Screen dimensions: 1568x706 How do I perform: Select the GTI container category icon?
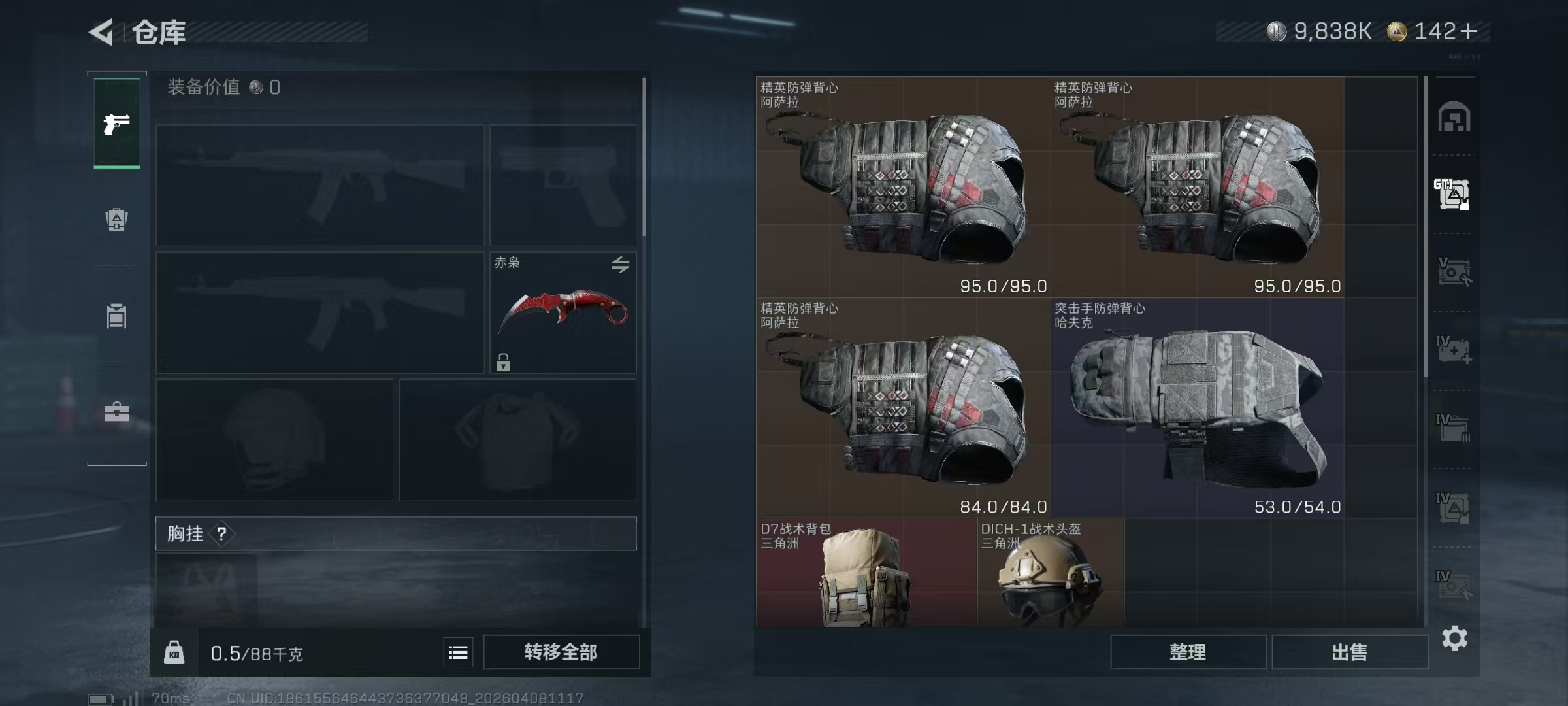click(1453, 195)
